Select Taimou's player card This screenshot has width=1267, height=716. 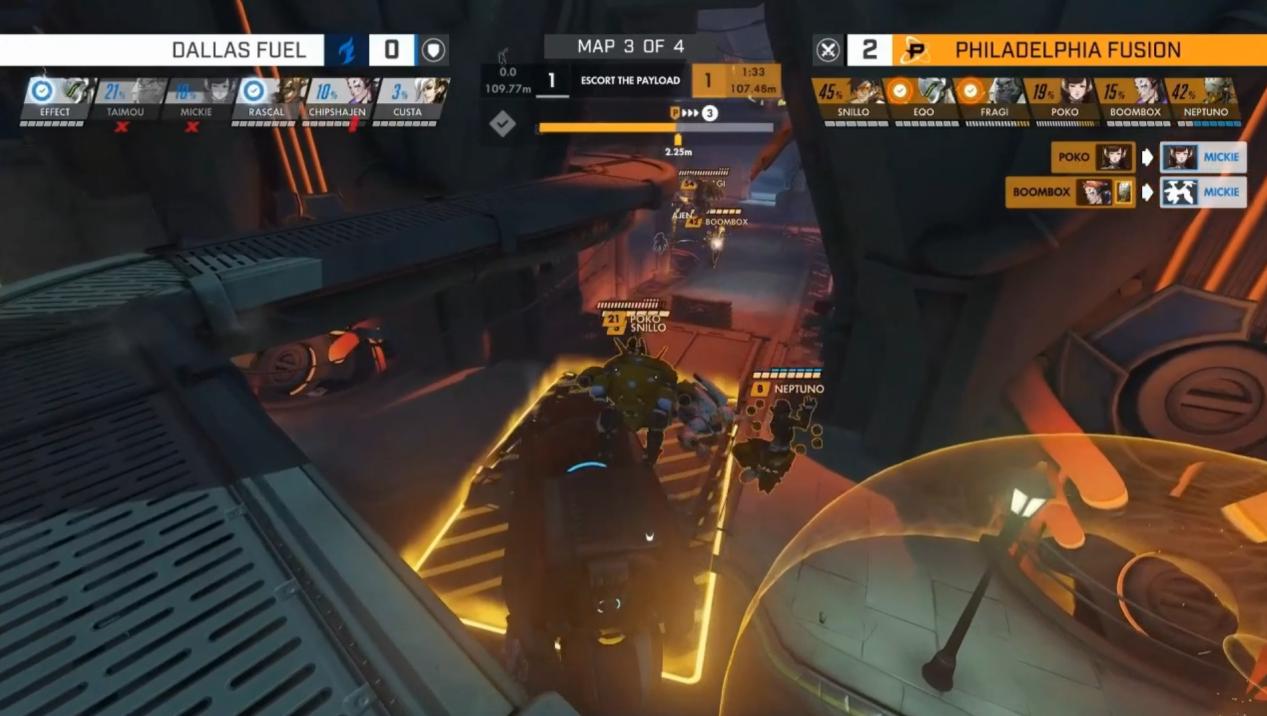pos(127,101)
